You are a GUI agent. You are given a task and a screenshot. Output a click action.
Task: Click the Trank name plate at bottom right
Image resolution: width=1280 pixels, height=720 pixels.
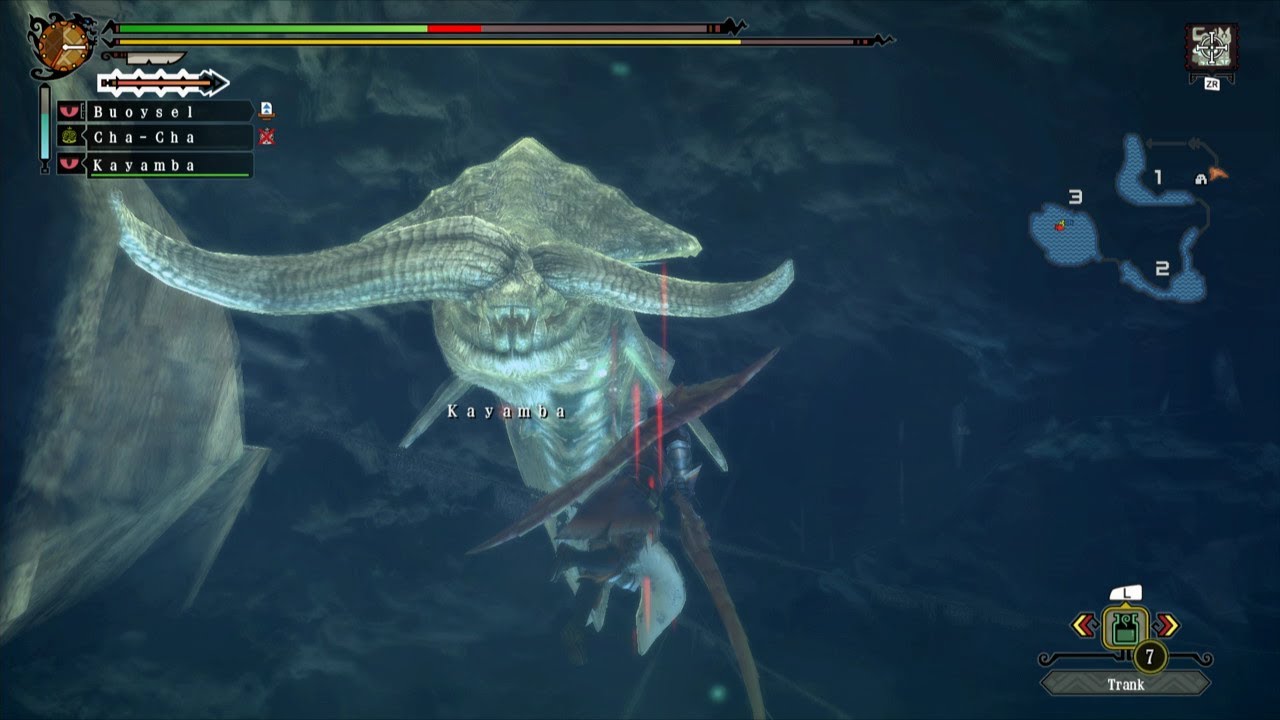(1125, 685)
